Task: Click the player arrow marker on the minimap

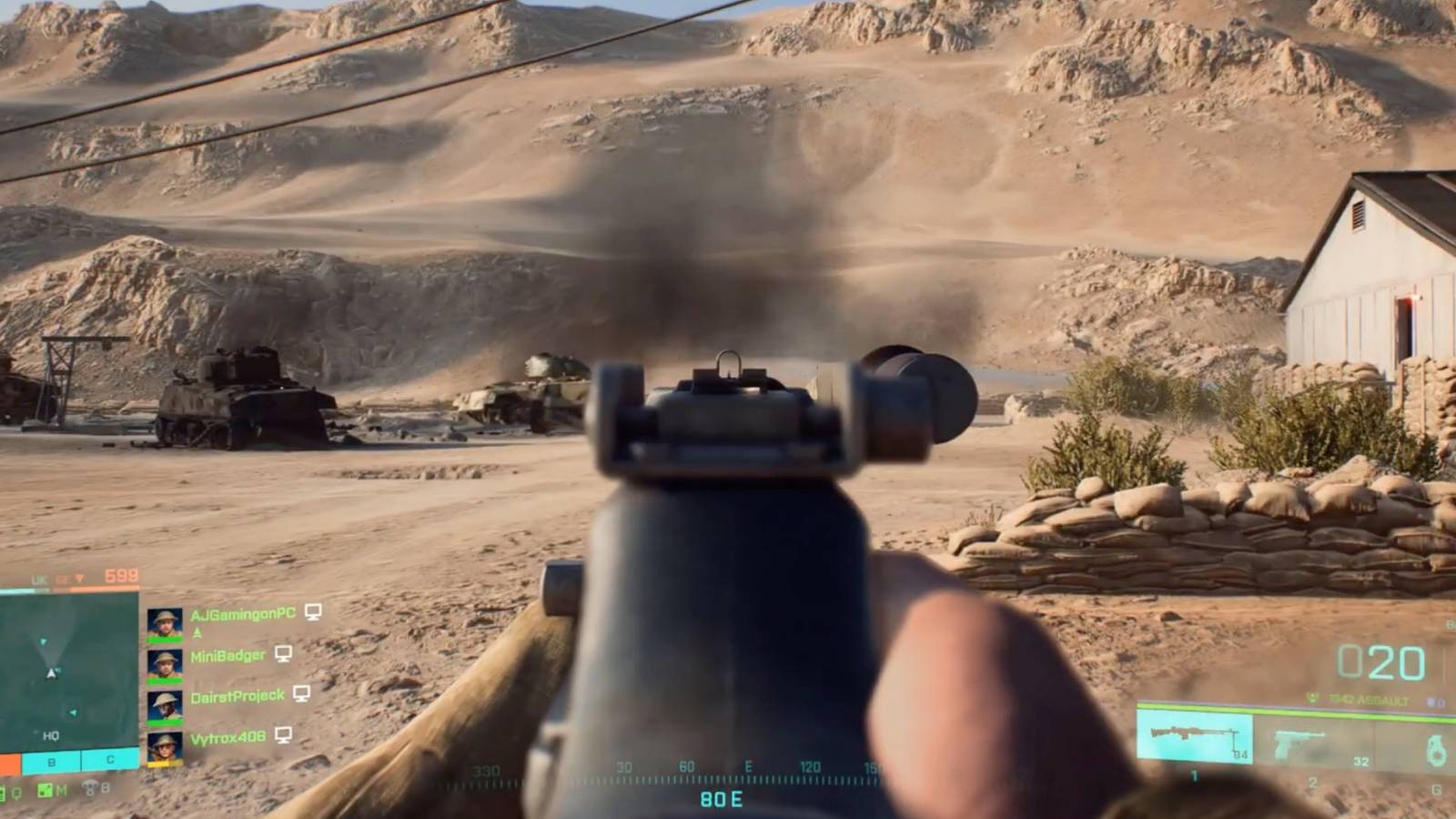Action: tap(51, 672)
